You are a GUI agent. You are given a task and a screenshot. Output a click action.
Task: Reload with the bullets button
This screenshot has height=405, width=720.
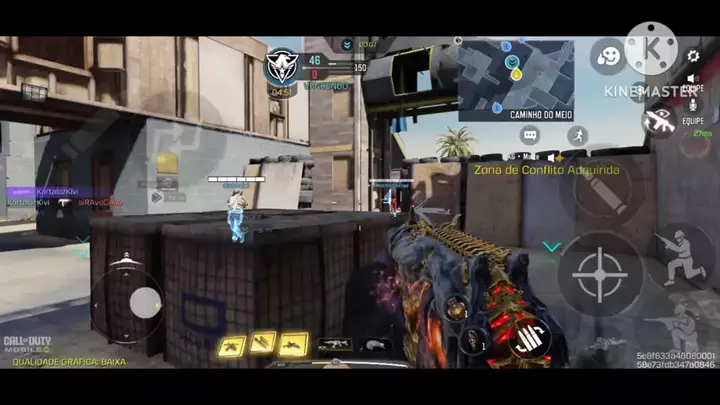pos(529,340)
